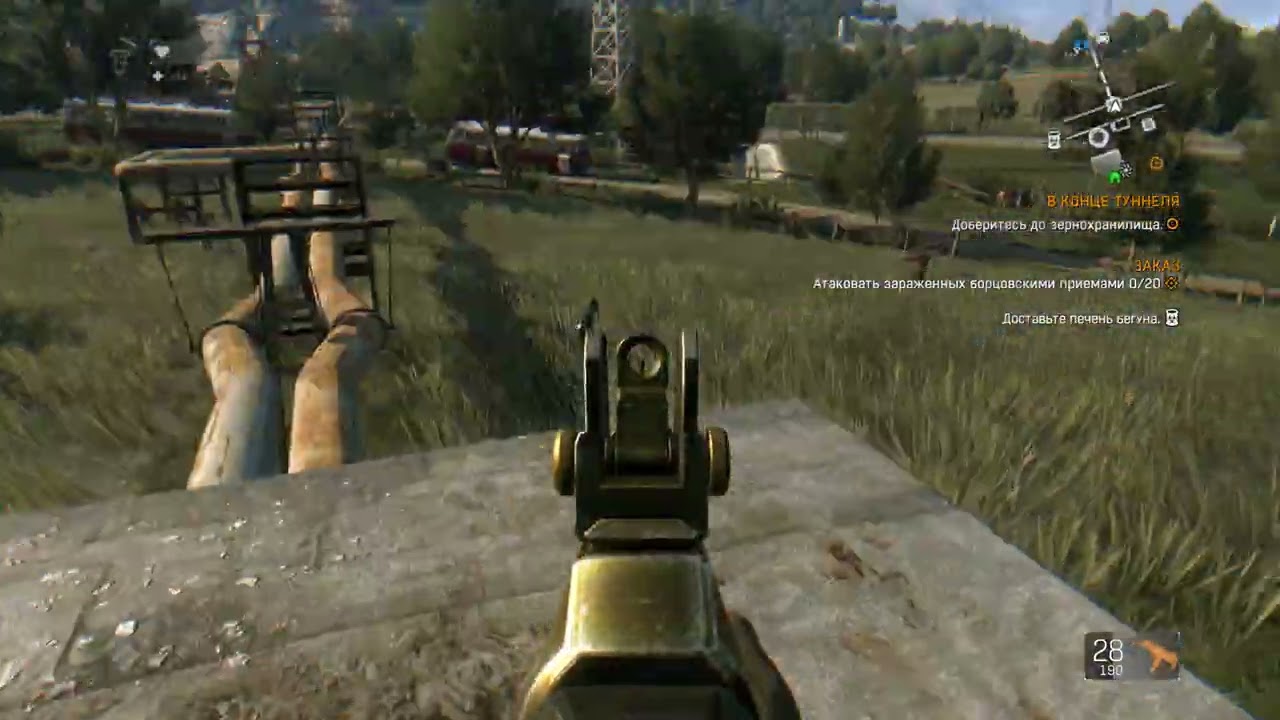
Task: Click the ammo count 28 display
Action: [1106, 650]
